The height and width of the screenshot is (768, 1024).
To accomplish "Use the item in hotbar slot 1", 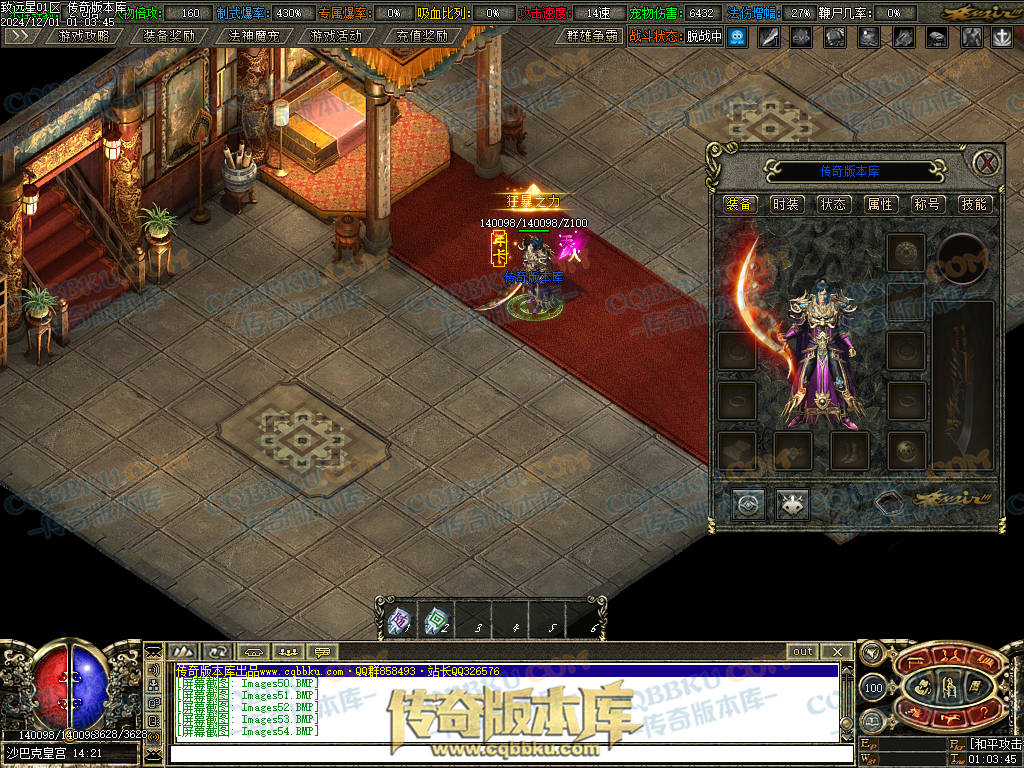I will (398, 622).
